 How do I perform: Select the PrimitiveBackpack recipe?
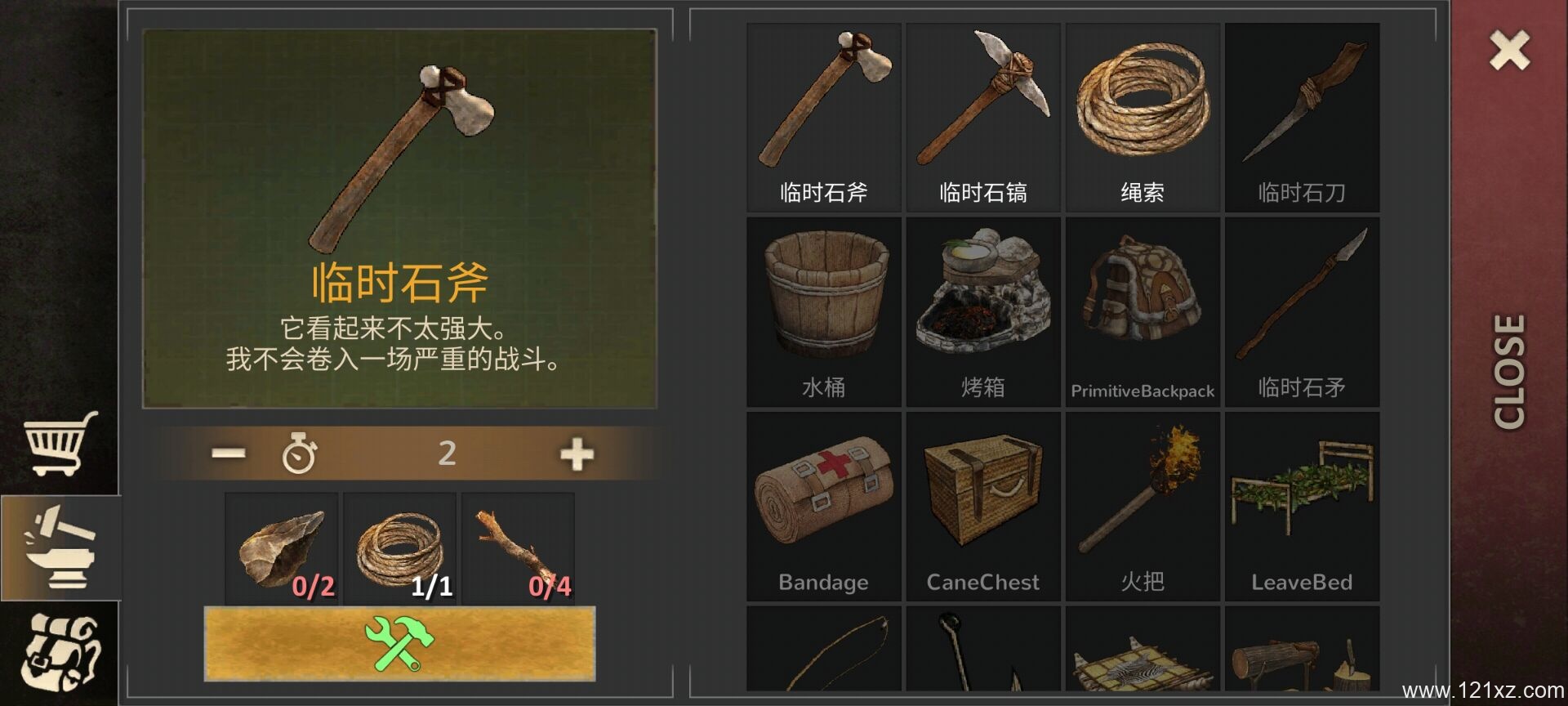(x=1142, y=312)
